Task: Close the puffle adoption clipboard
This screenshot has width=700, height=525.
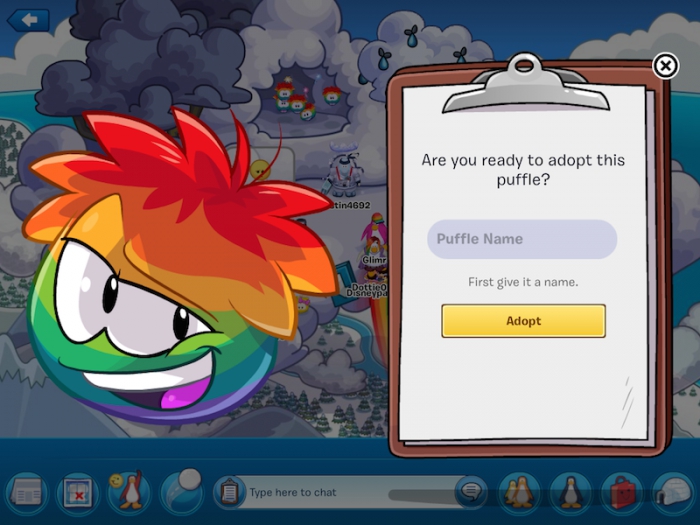Action: (665, 66)
